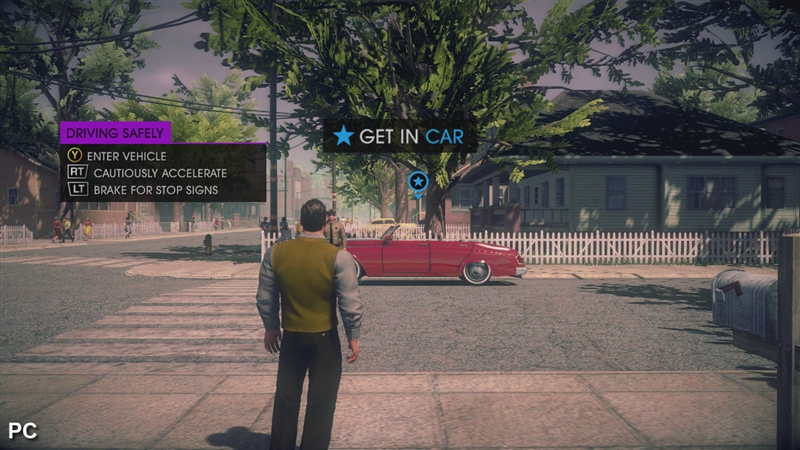Click the purple DRIVING SAFELY mission header
Image resolution: width=800 pixels, height=450 pixels.
click(115, 132)
